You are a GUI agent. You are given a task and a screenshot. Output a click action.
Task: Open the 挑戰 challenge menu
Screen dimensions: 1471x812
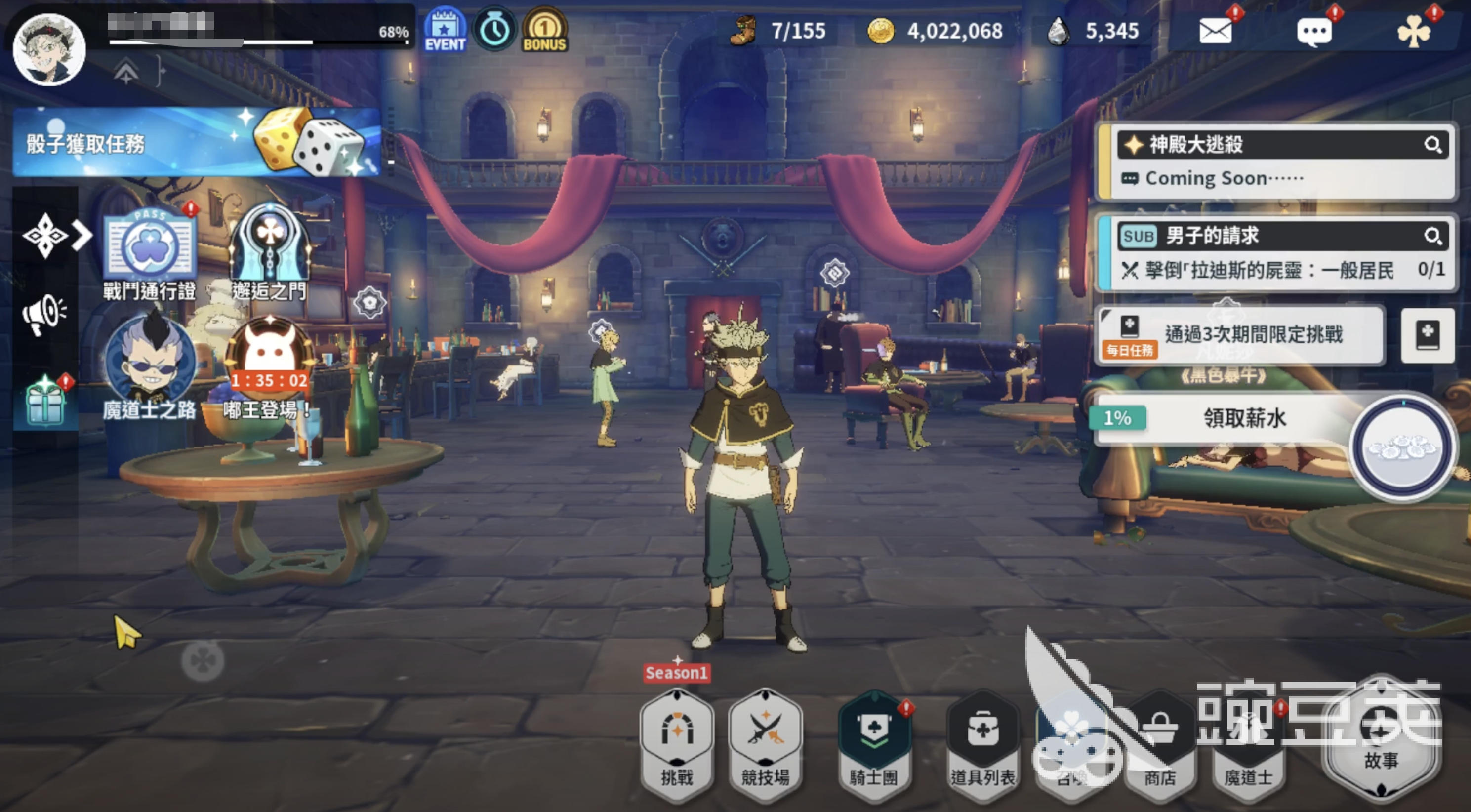(x=677, y=742)
